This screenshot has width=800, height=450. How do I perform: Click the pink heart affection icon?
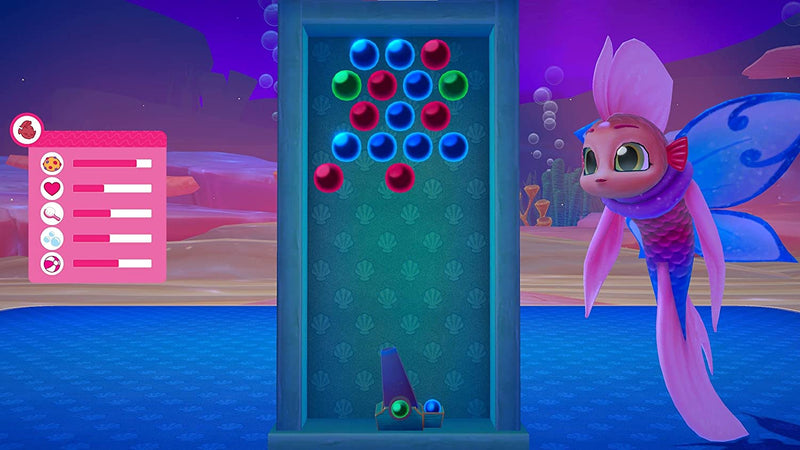(51, 188)
